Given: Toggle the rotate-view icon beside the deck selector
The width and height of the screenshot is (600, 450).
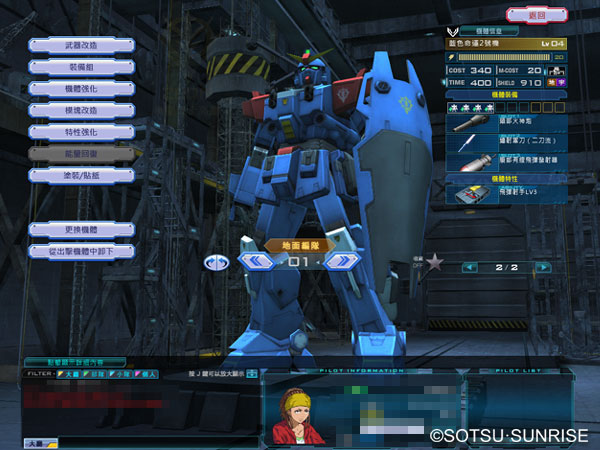Looking at the screenshot, I should point(216,263).
